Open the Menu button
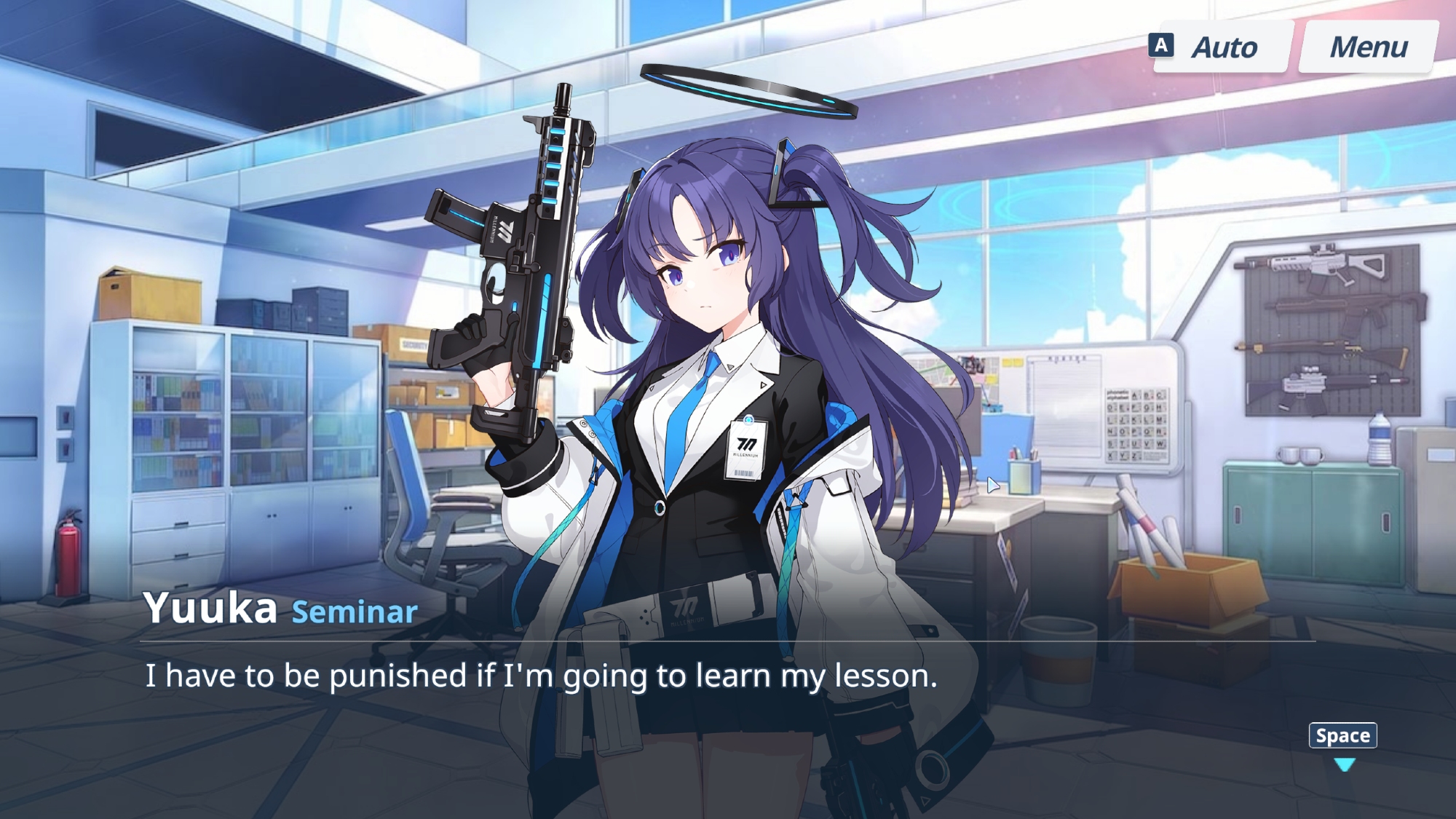The height and width of the screenshot is (819, 1456). click(x=1368, y=47)
